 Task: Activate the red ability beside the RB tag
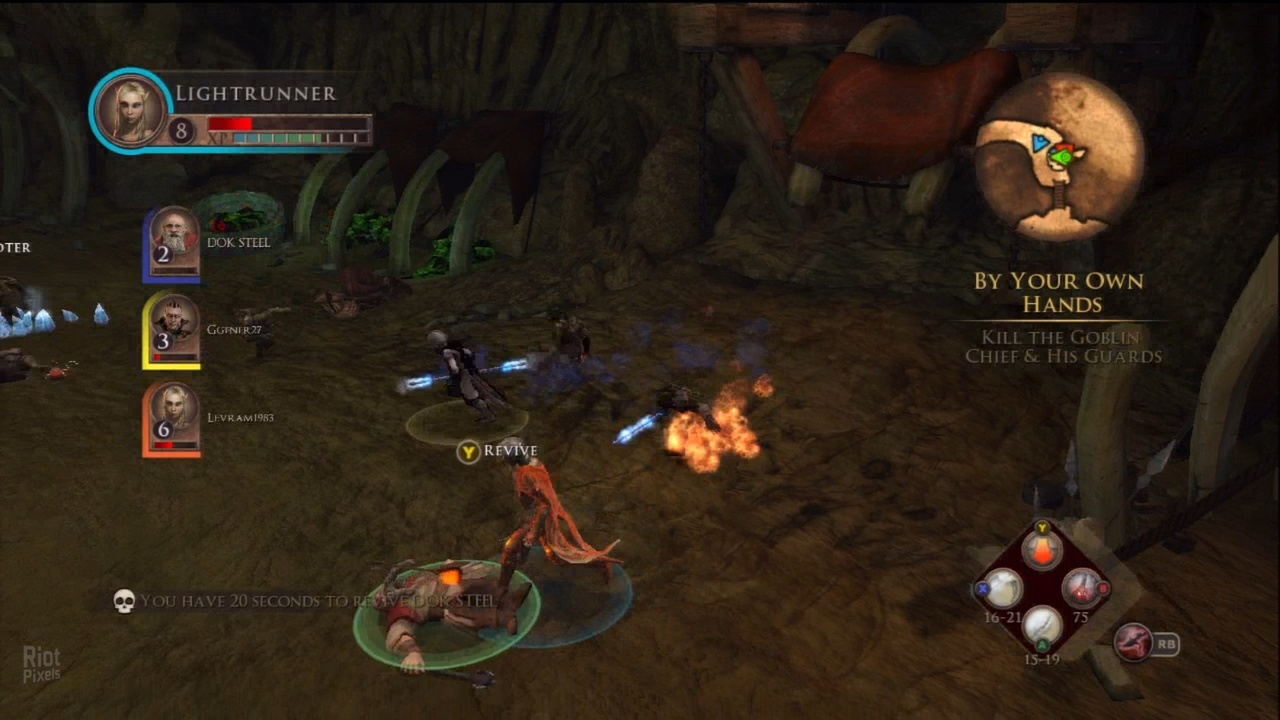tap(1134, 643)
